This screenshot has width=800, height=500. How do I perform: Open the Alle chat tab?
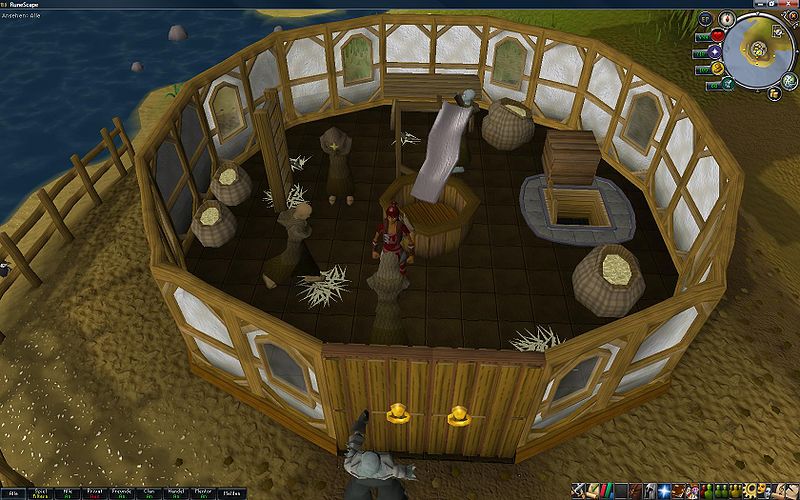[x=14, y=493]
